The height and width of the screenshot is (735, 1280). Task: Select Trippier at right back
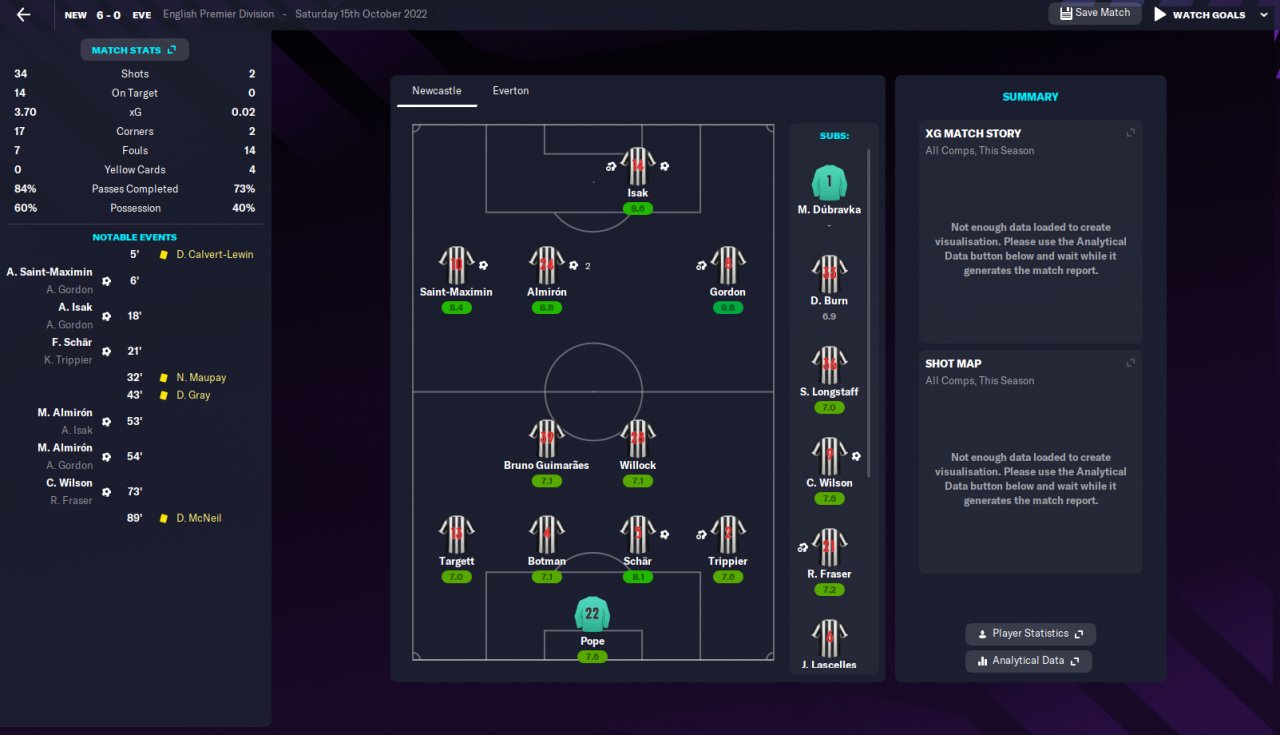click(727, 535)
